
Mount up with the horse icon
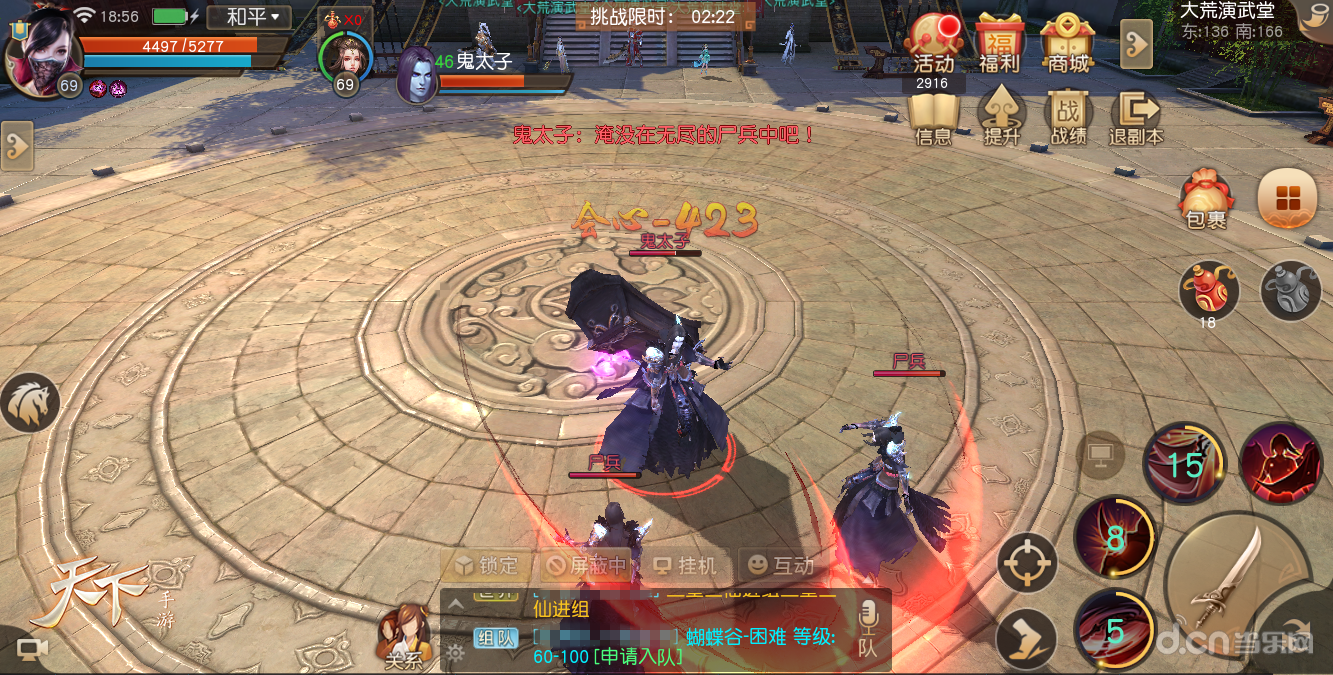pyautogui.click(x=29, y=403)
